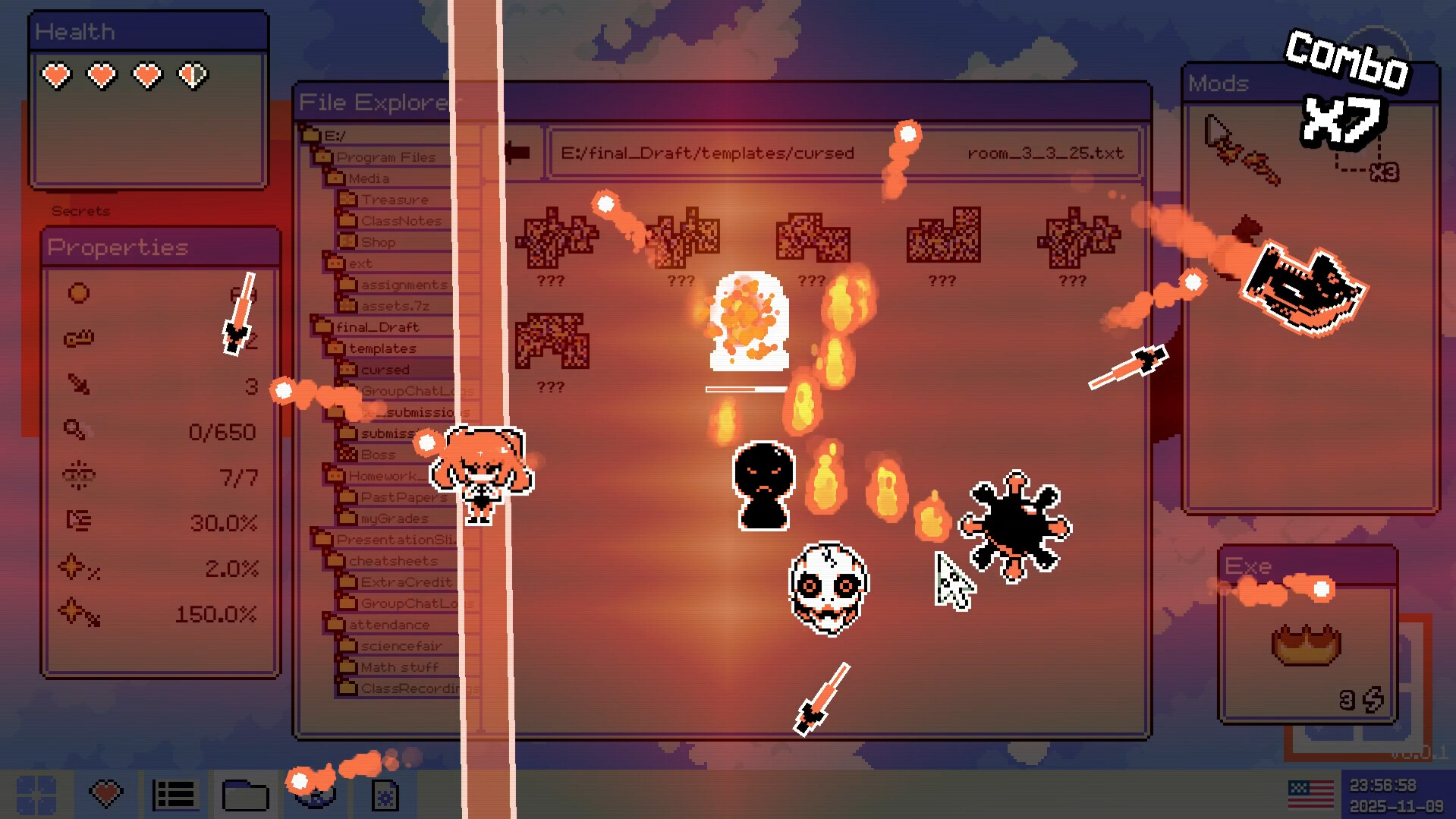Click the gold coin icon in the Properties panel
Screen dimensions: 1456x819
click(x=77, y=292)
